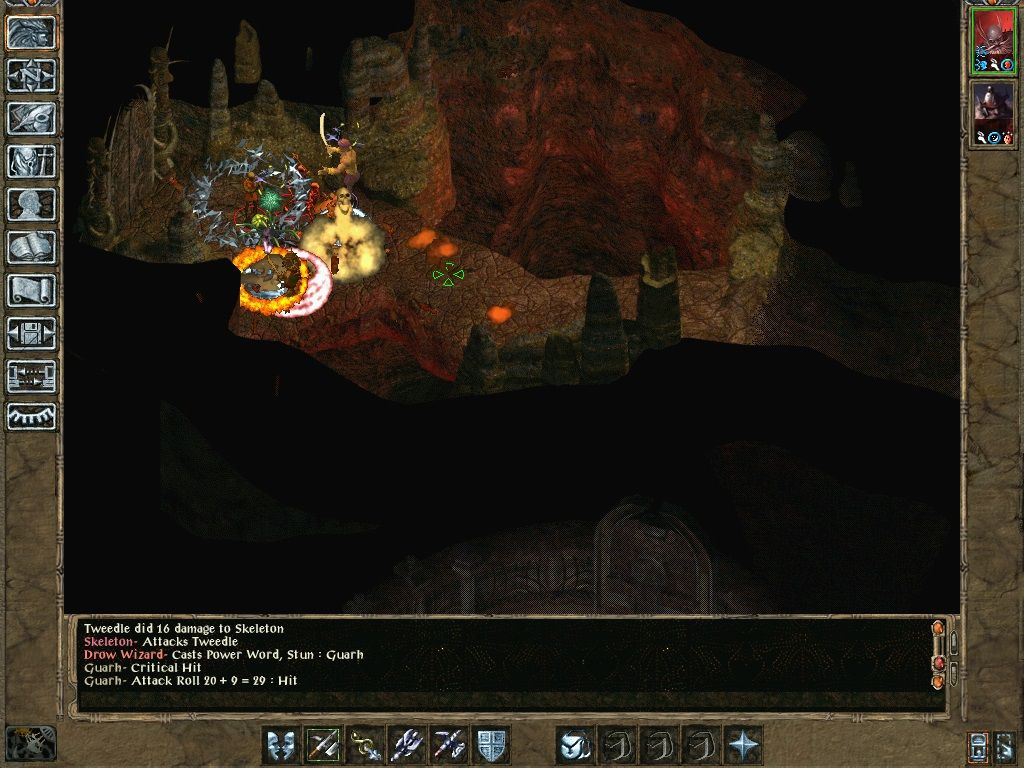Image resolution: width=1024 pixels, height=768 pixels.
Task: Open the mage spellbook button
Action: click(31, 247)
